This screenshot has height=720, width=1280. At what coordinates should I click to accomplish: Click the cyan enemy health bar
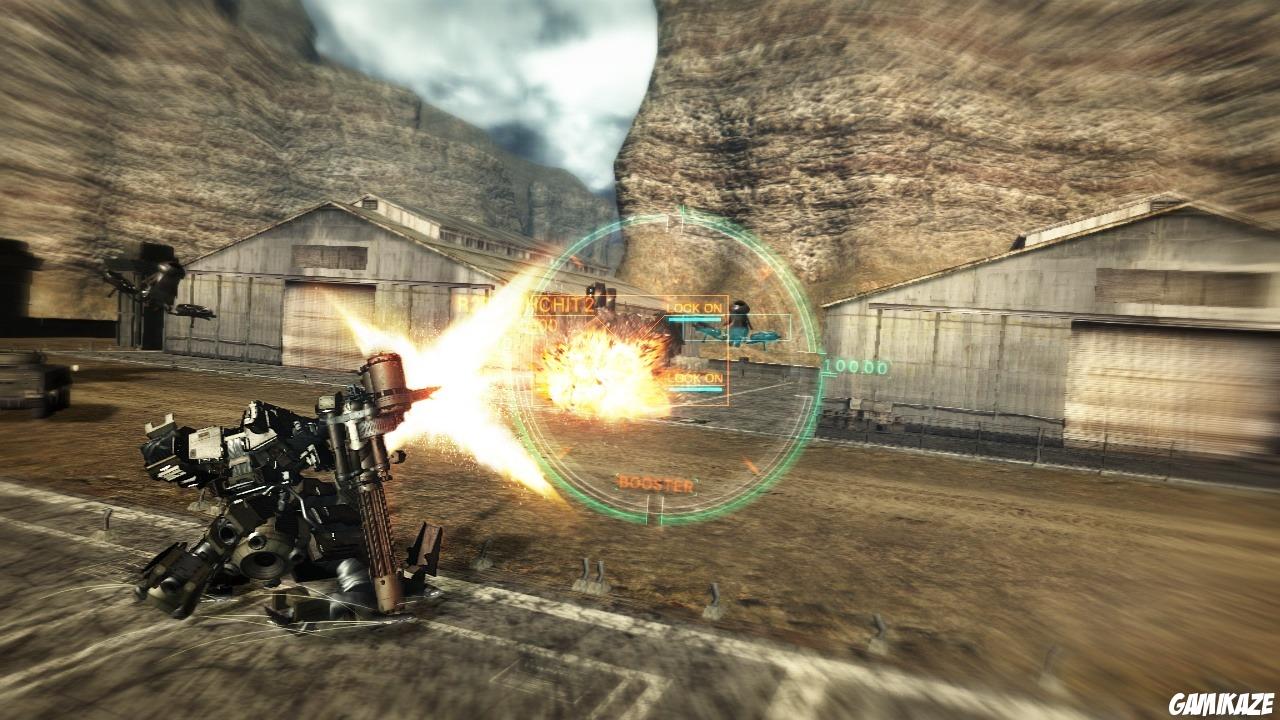pos(693,320)
